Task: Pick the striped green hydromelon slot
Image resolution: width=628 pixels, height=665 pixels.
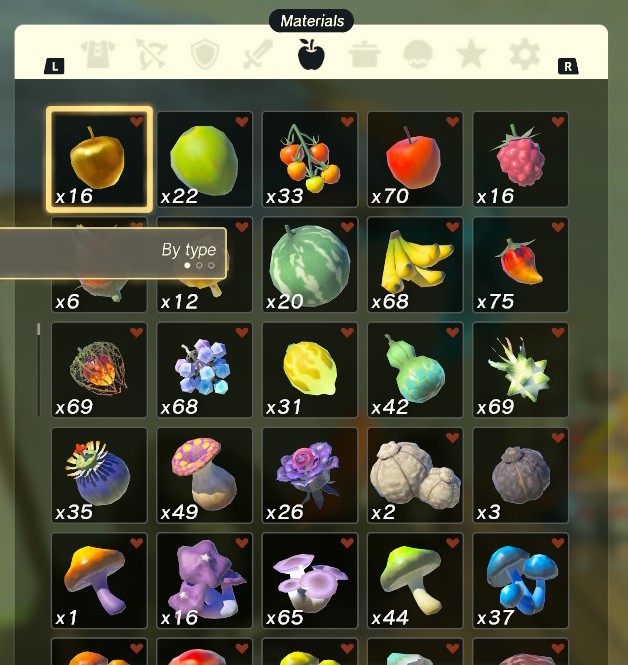Action: [x=310, y=265]
